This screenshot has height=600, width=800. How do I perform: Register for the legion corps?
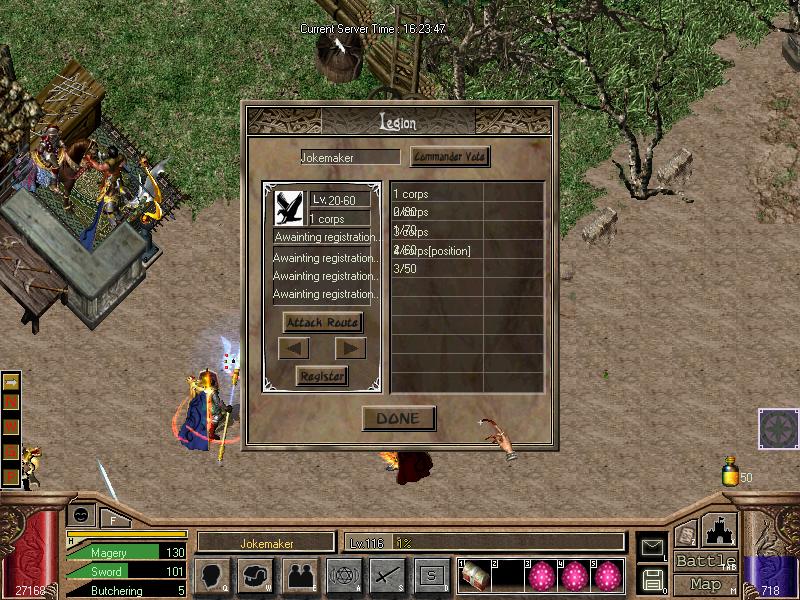322,376
